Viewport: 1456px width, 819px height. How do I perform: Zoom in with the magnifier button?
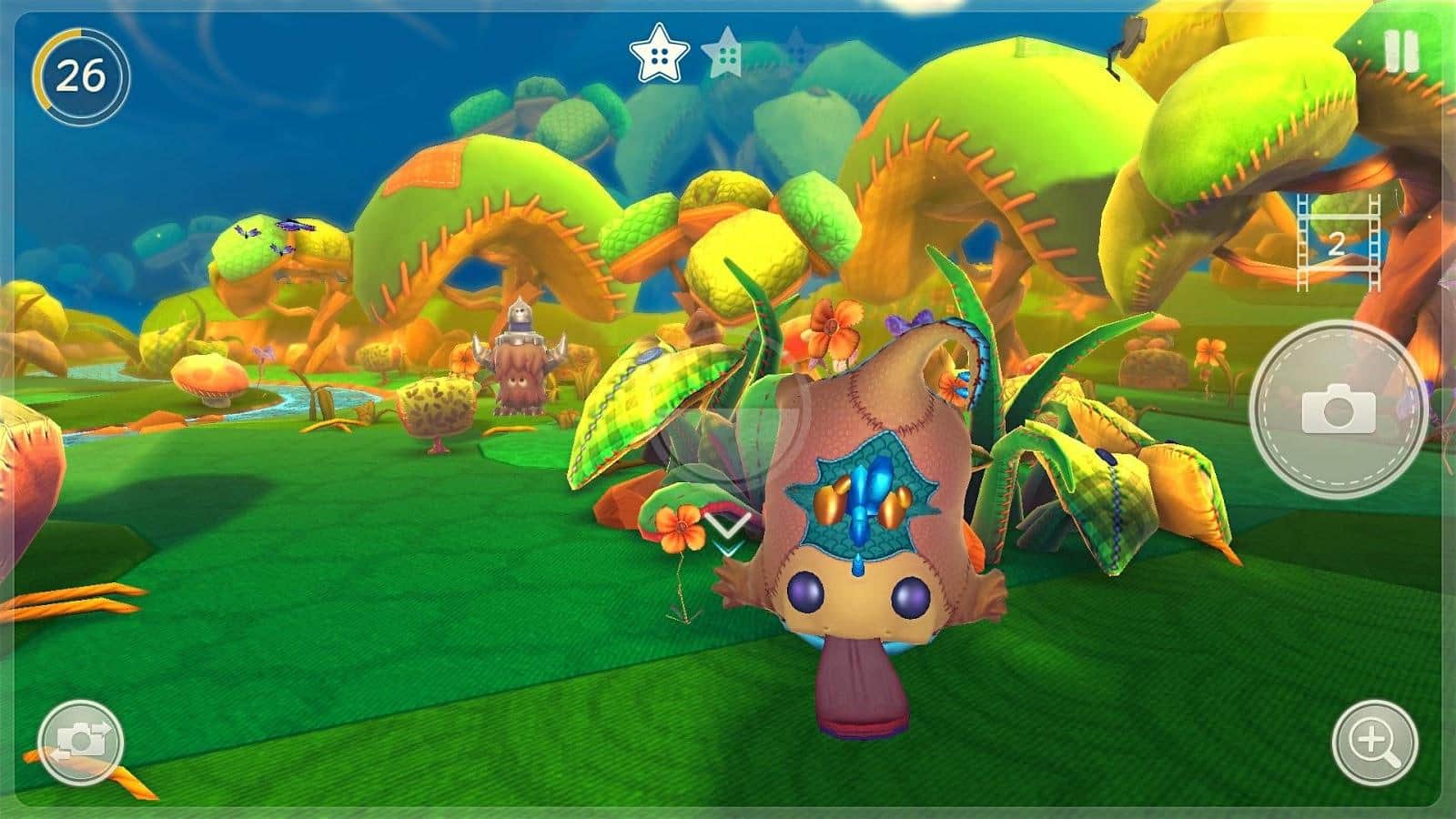pos(1374,742)
